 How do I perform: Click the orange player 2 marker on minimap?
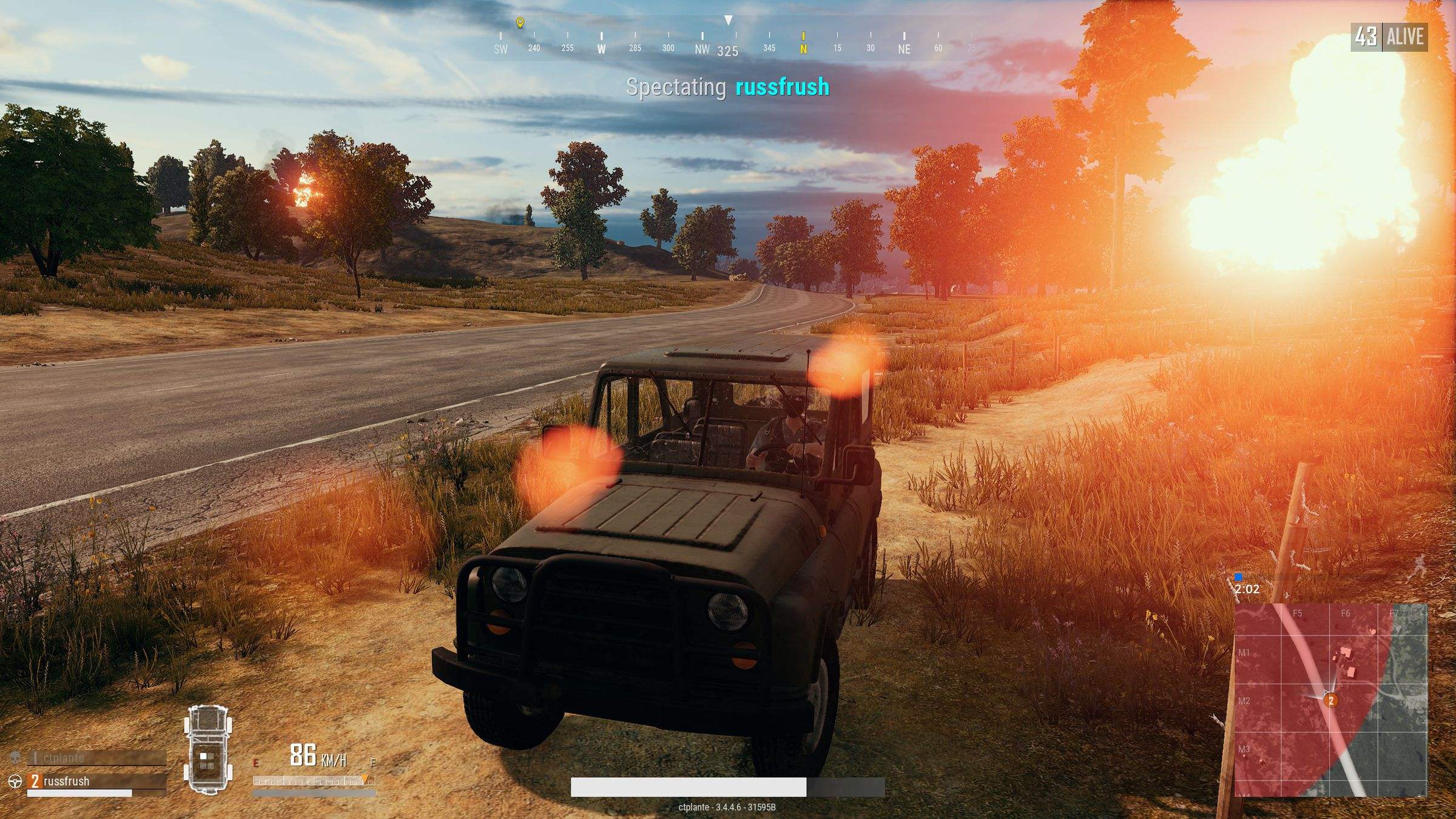(x=1331, y=701)
